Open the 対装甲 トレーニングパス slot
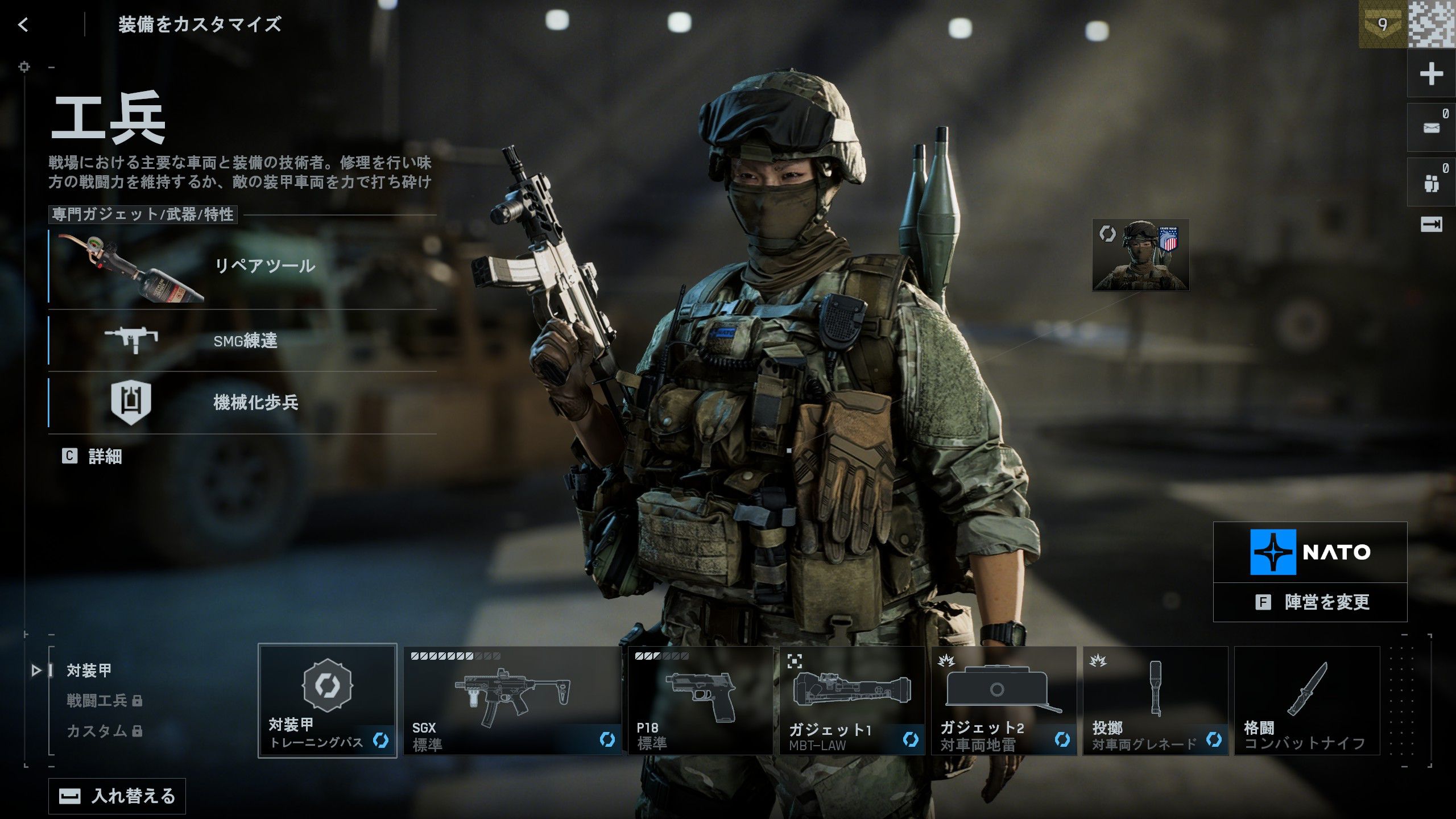Viewport: 1456px width, 819px height. 328,700
